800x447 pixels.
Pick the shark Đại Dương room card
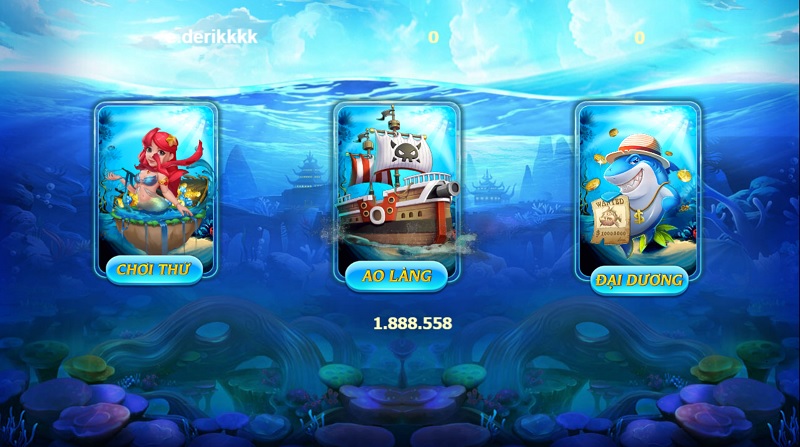point(638,185)
